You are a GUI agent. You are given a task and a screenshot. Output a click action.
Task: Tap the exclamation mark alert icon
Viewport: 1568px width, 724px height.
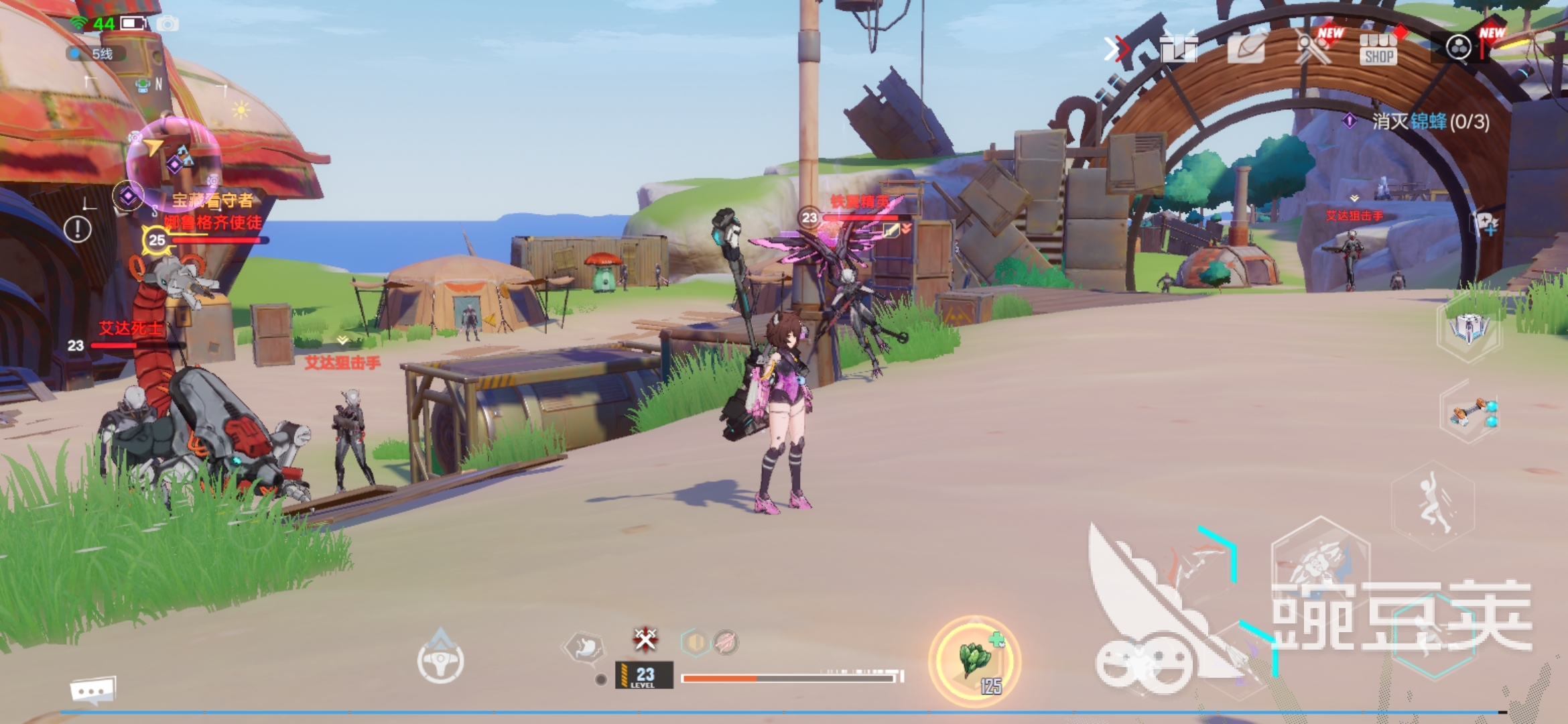[78, 229]
